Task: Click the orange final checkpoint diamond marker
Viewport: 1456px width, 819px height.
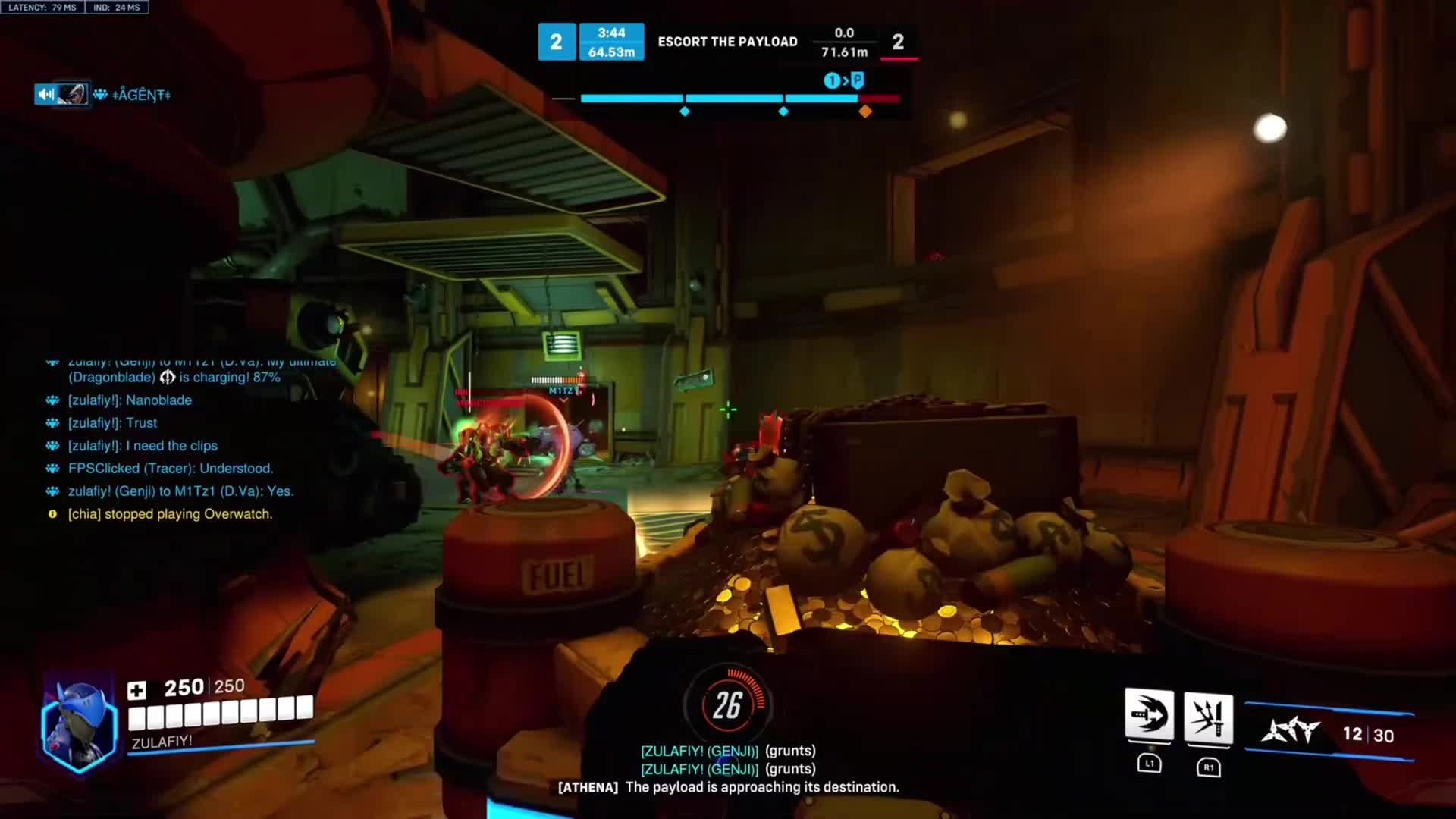Action: coord(865,111)
